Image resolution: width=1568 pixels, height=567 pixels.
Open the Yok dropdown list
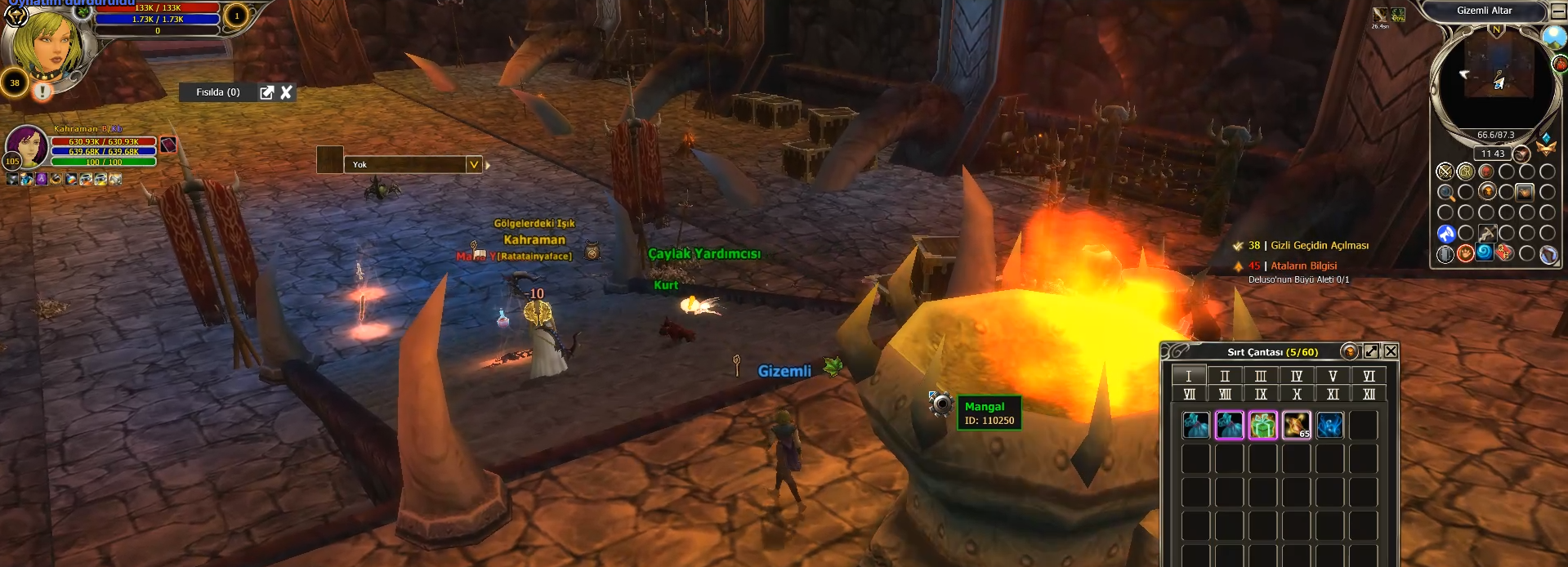pos(473,164)
